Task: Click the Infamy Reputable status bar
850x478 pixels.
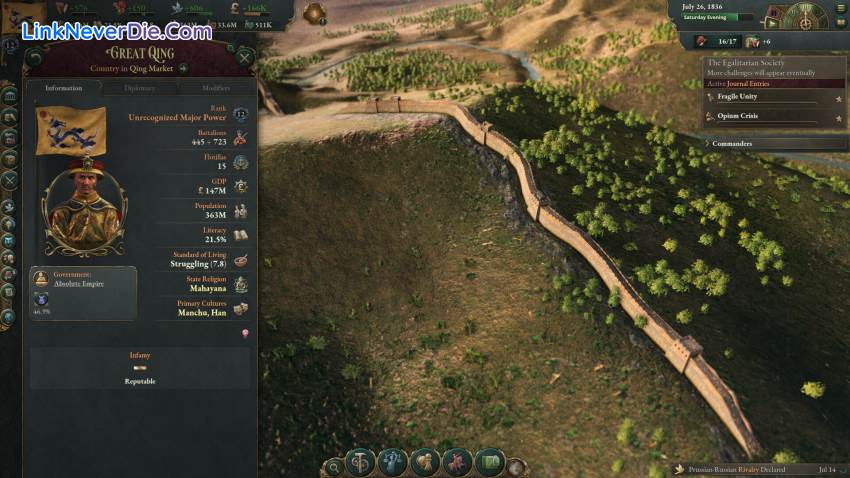Action: 140,368
